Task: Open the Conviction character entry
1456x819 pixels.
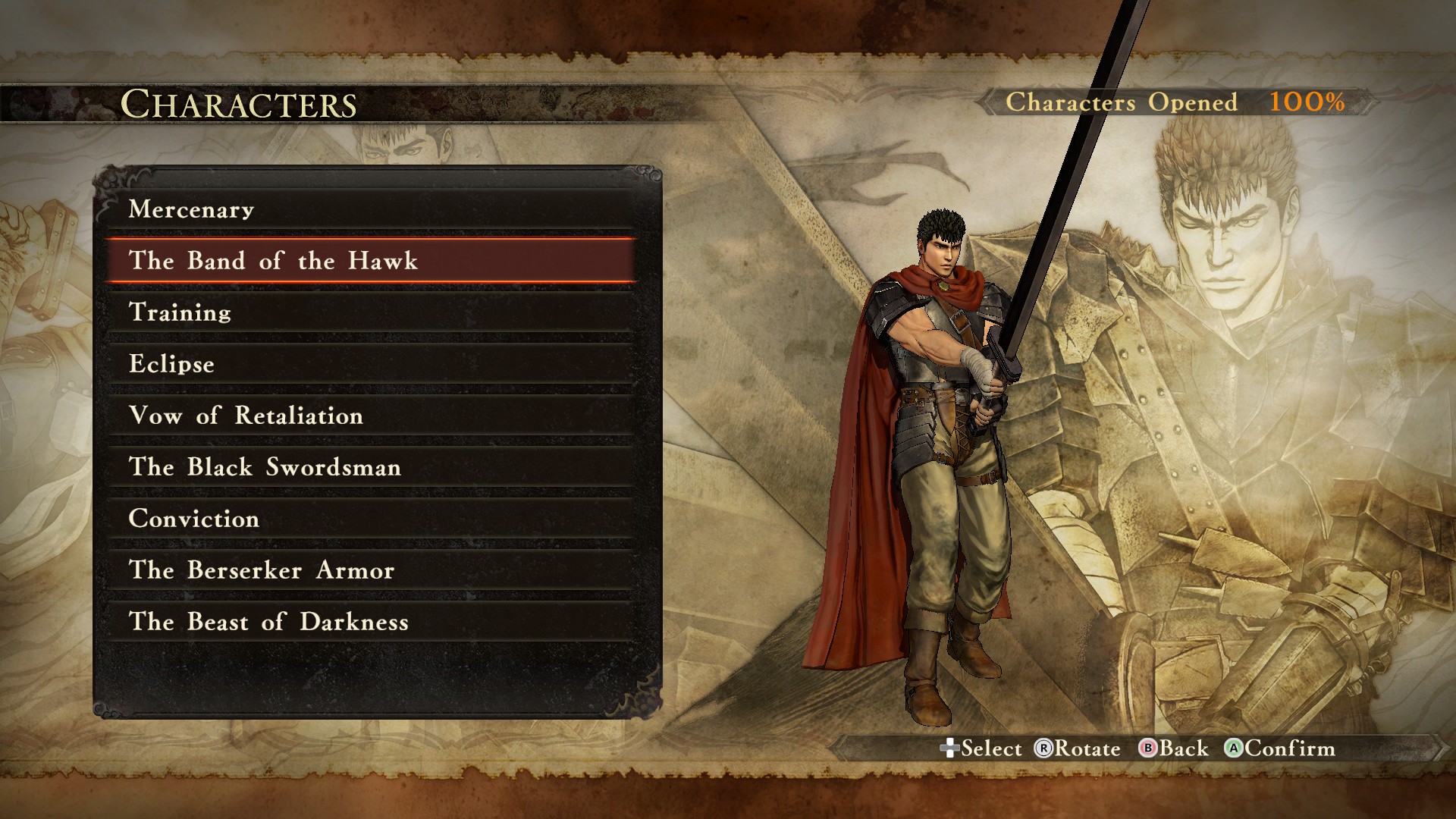Action: click(x=370, y=519)
